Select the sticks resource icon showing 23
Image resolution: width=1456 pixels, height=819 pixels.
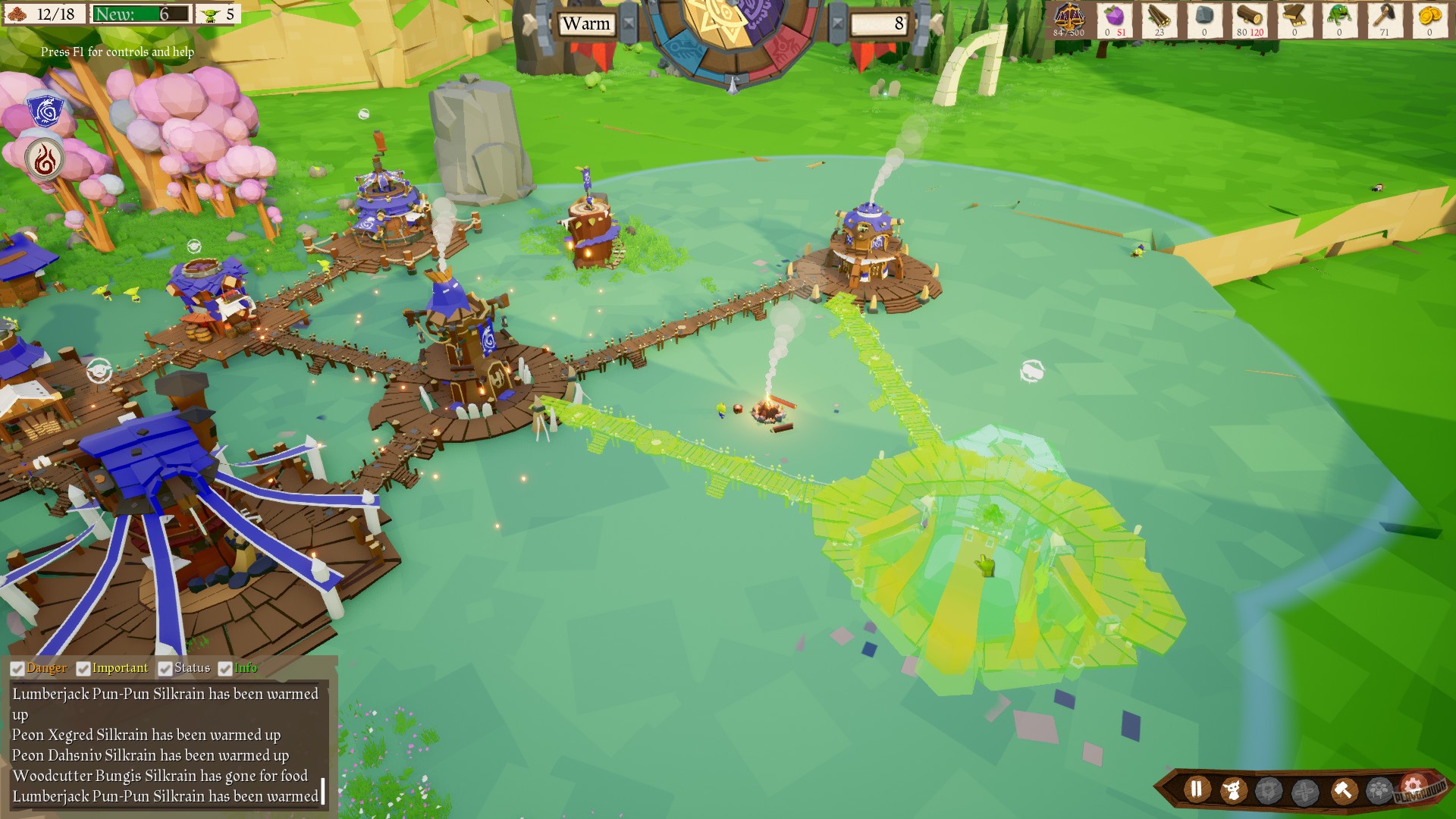[x=1159, y=17]
